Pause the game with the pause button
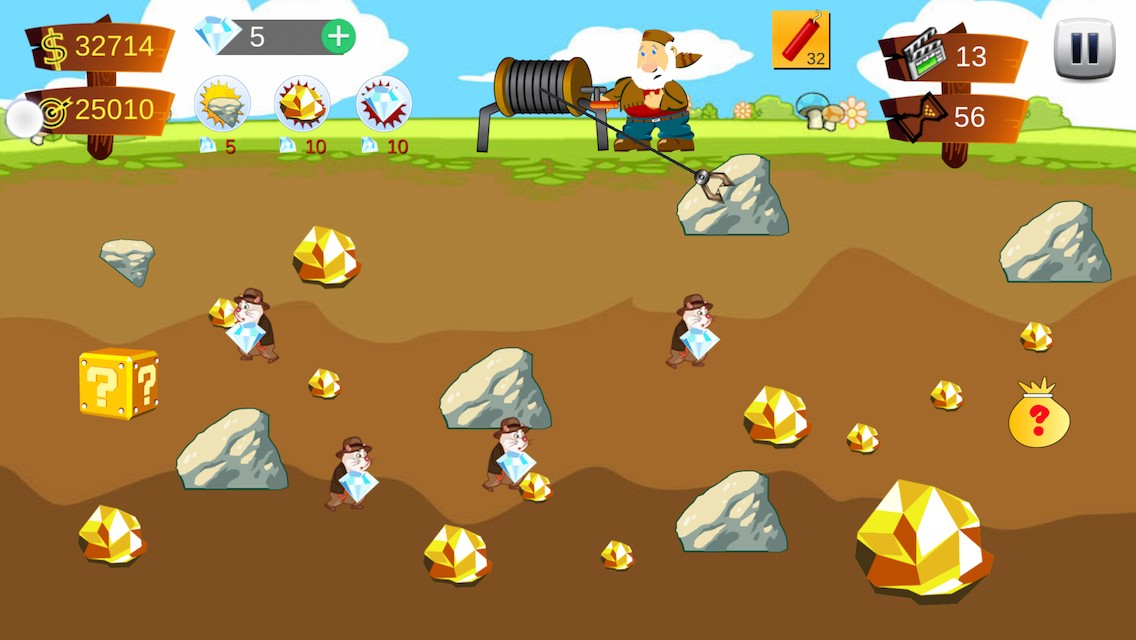 click(x=1084, y=48)
